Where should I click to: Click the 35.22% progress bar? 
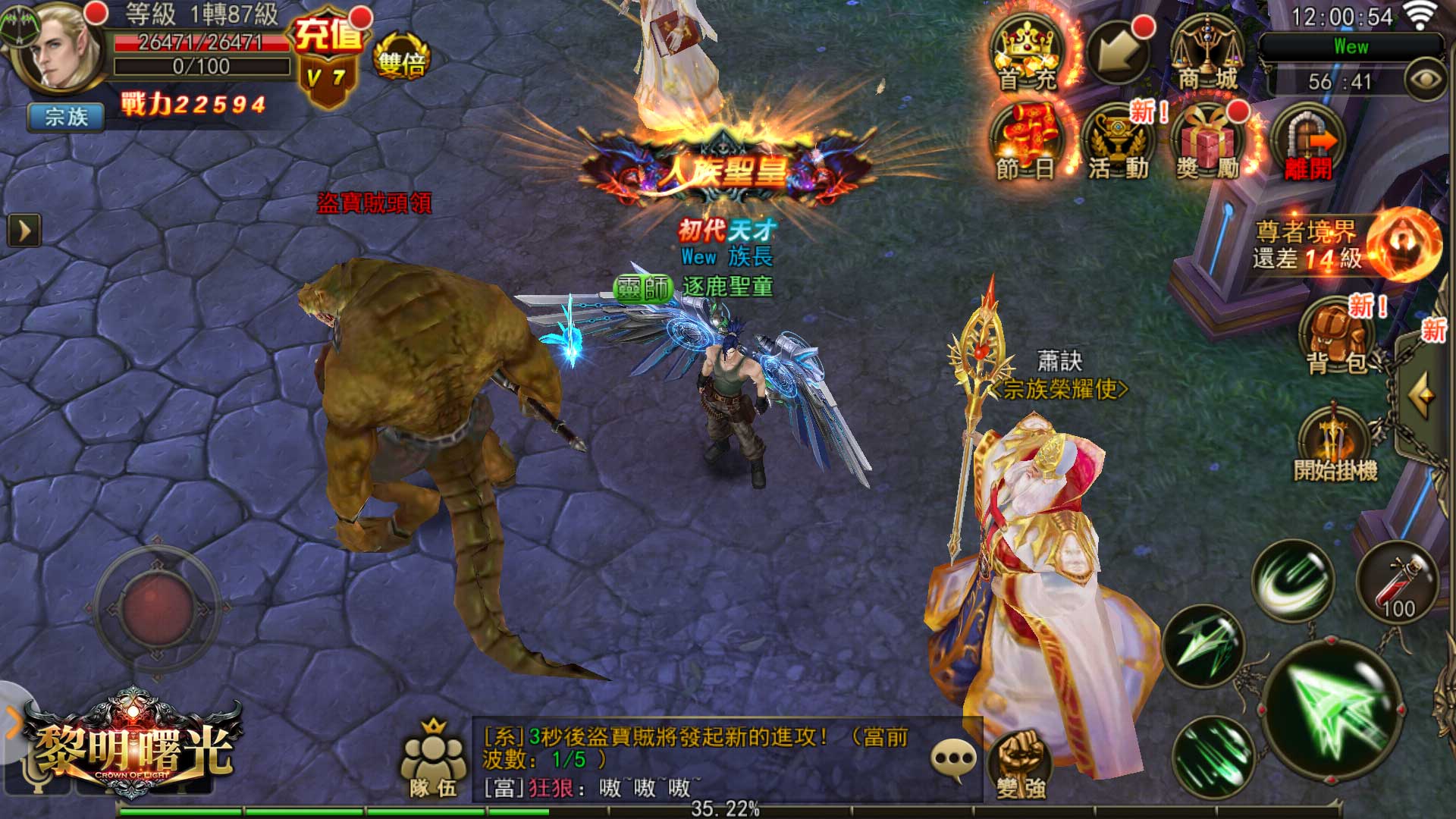(x=724, y=809)
